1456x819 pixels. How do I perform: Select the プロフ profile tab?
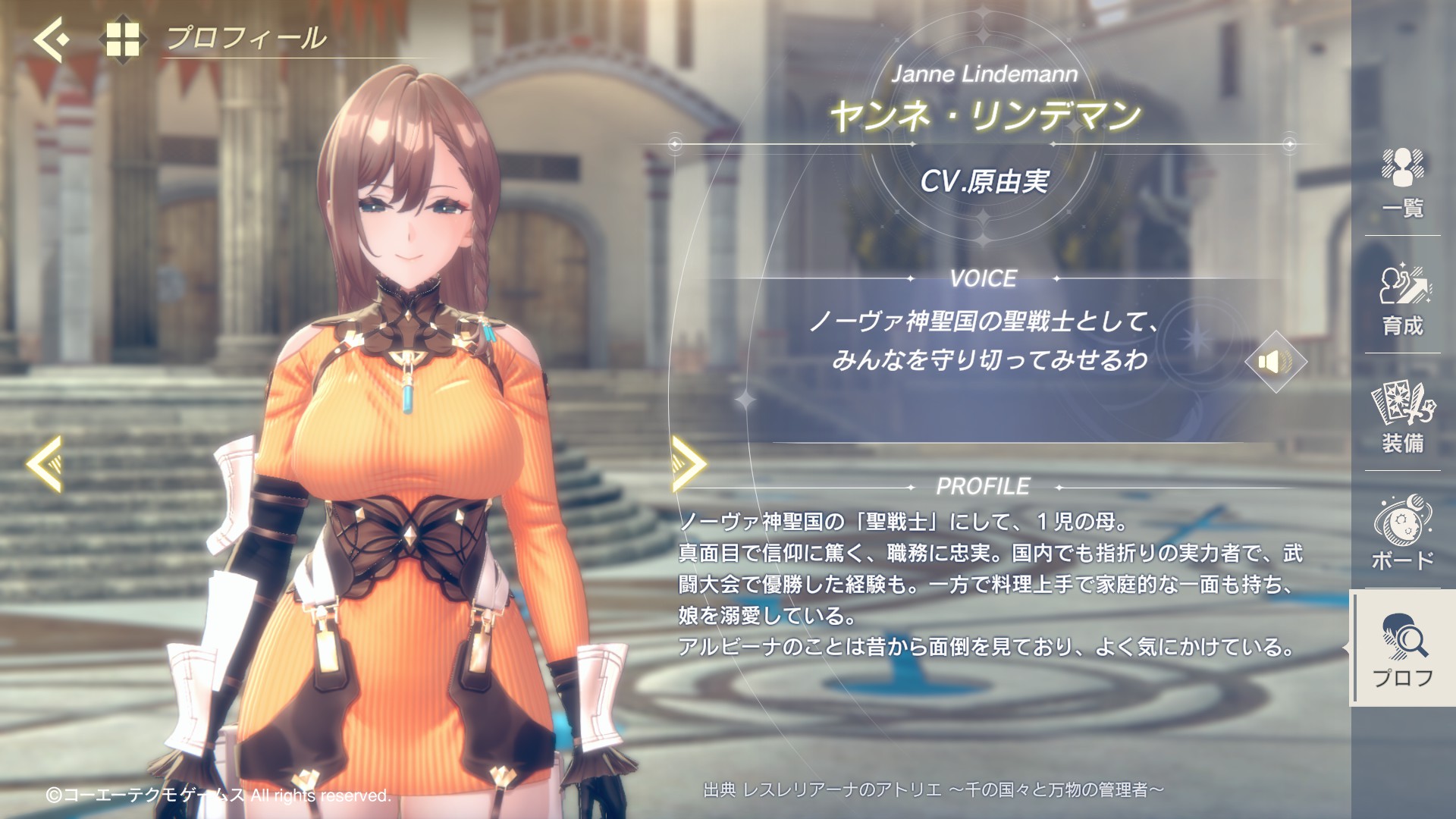[1403, 651]
